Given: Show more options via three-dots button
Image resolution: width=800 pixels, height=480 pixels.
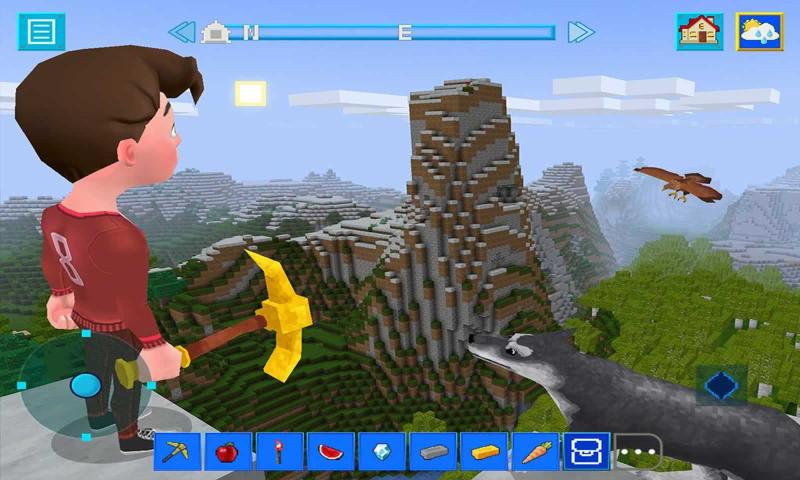Looking at the screenshot, I should click(638, 452).
